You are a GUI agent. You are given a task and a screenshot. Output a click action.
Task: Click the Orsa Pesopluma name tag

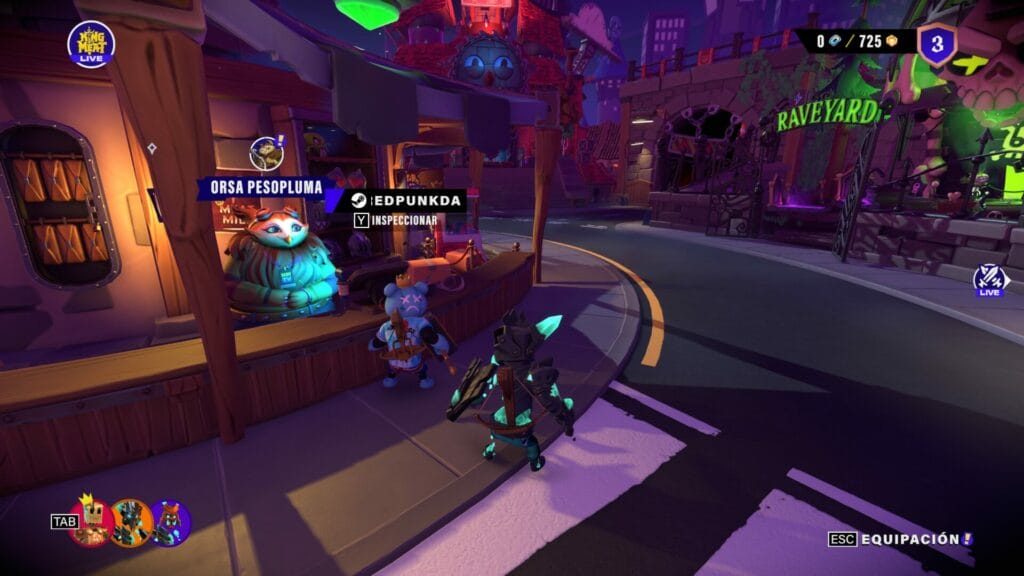(x=259, y=187)
